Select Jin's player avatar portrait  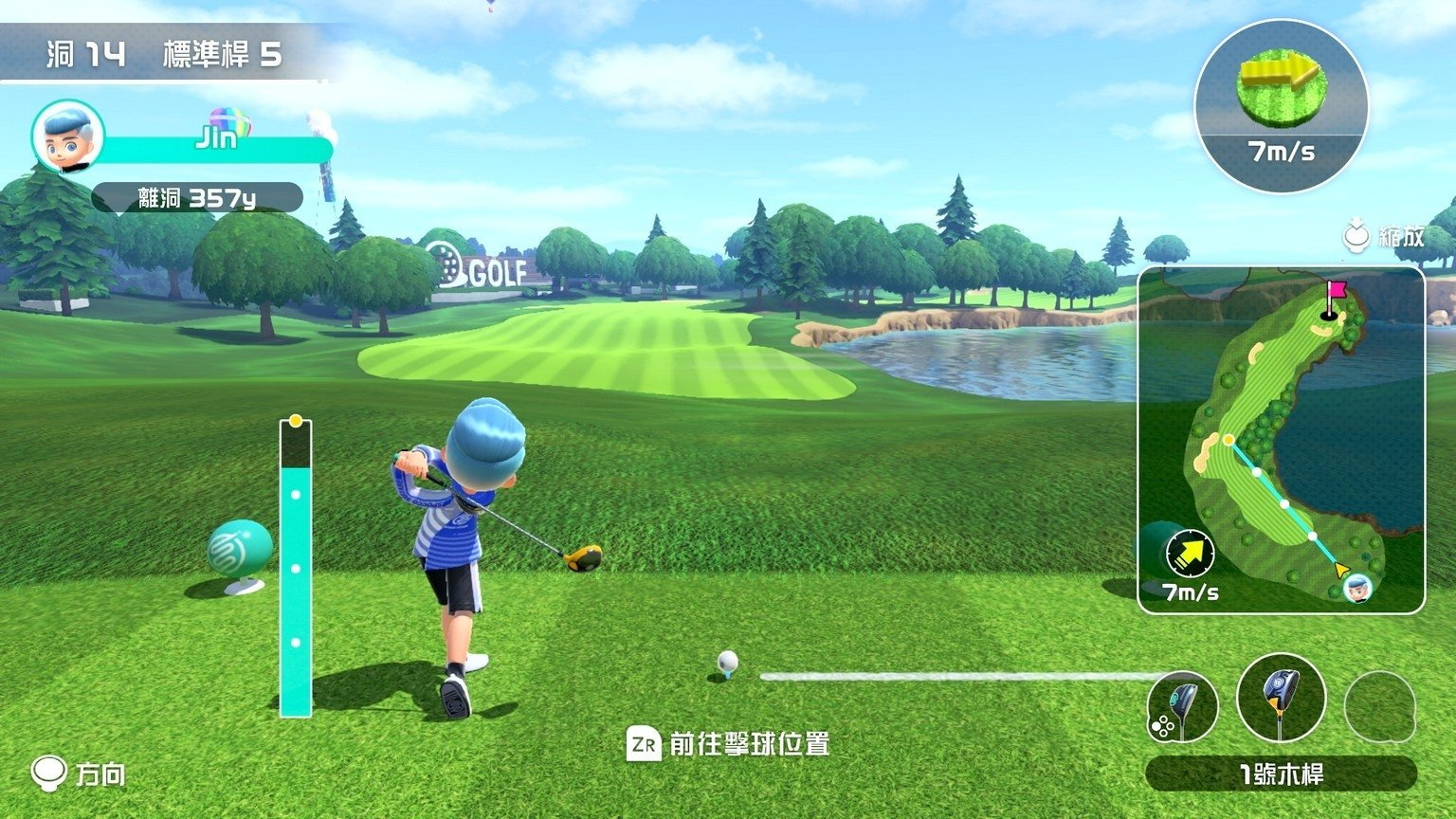pyautogui.click(x=68, y=136)
